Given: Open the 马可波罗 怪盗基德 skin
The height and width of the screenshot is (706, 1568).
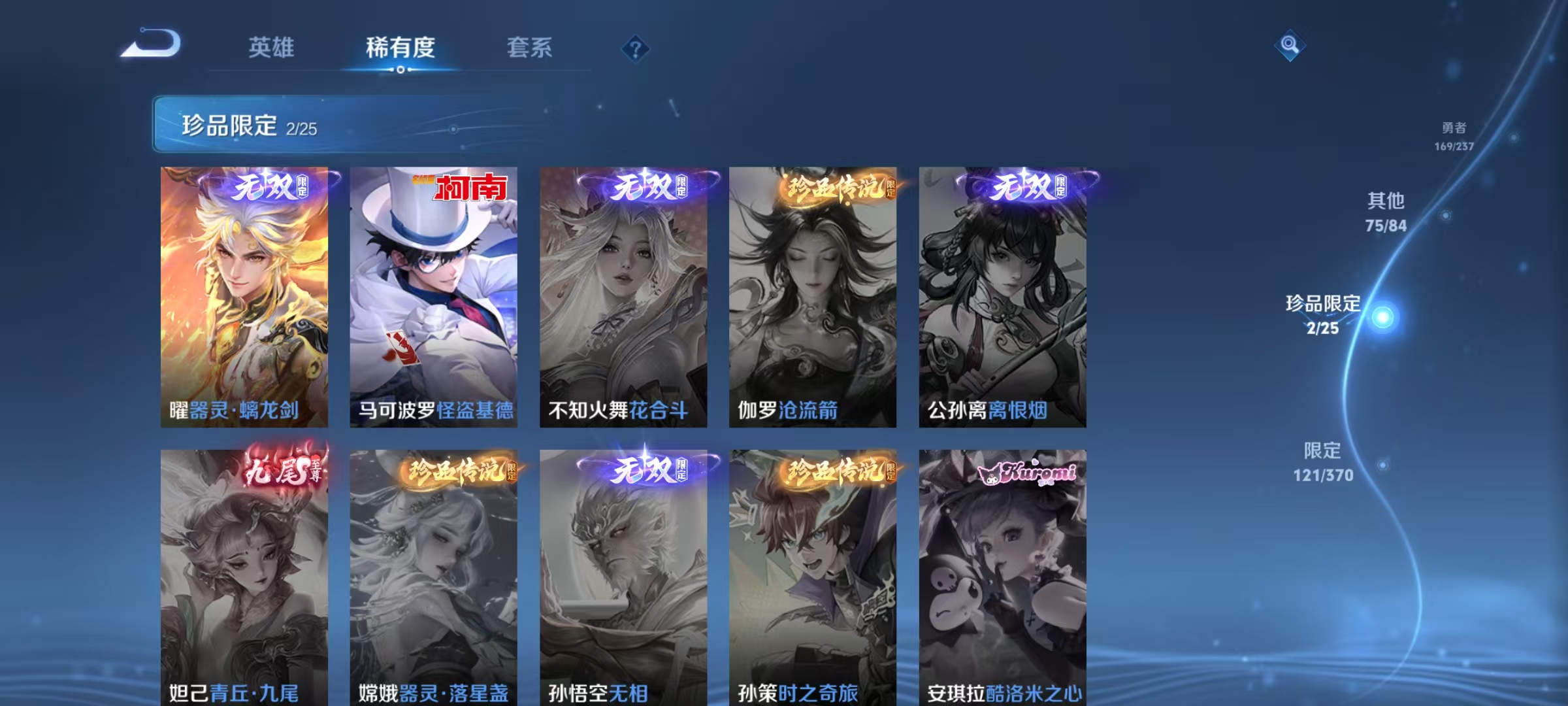Looking at the screenshot, I should (x=436, y=294).
